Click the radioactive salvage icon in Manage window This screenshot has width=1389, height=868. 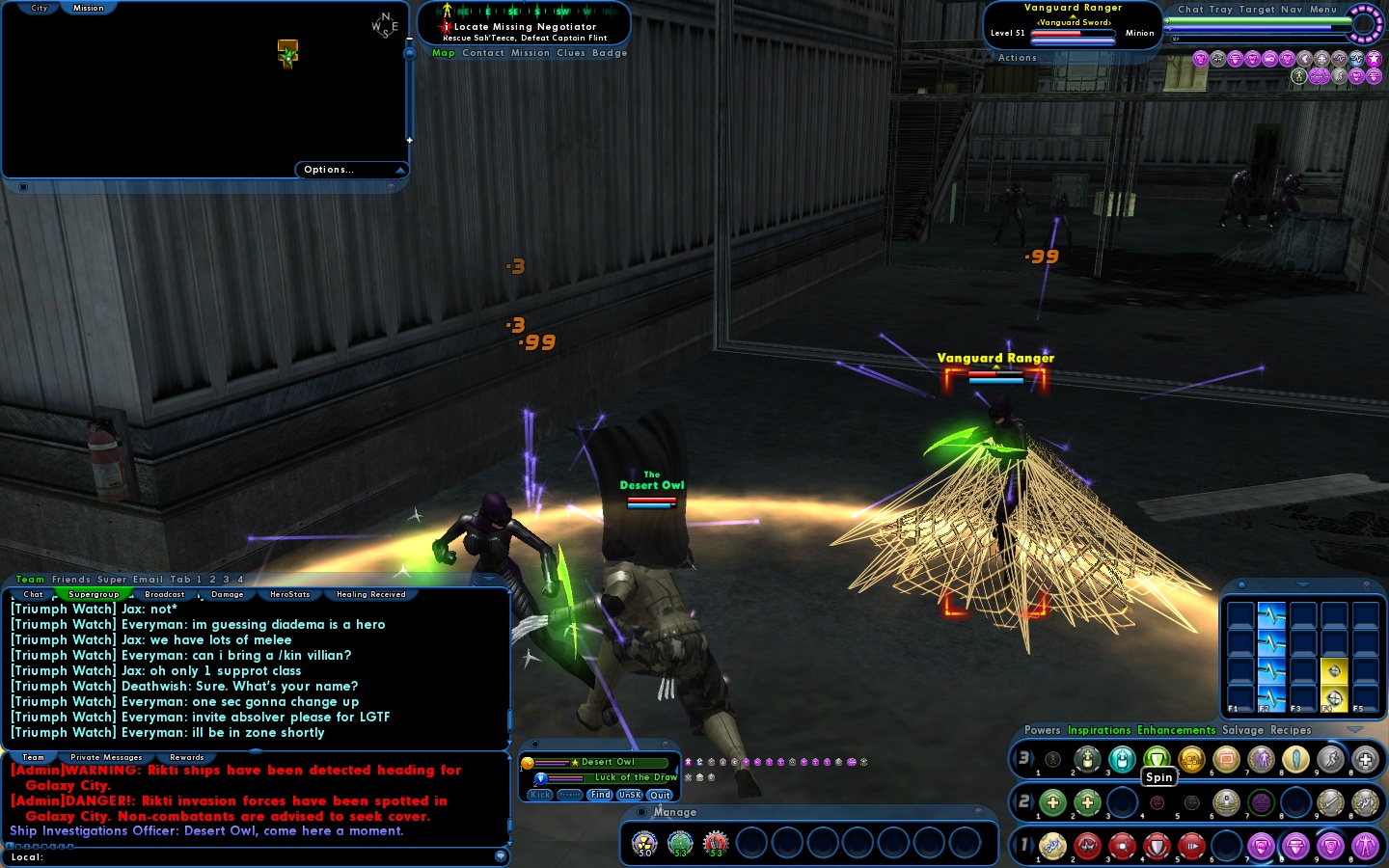click(x=644, y=842)
